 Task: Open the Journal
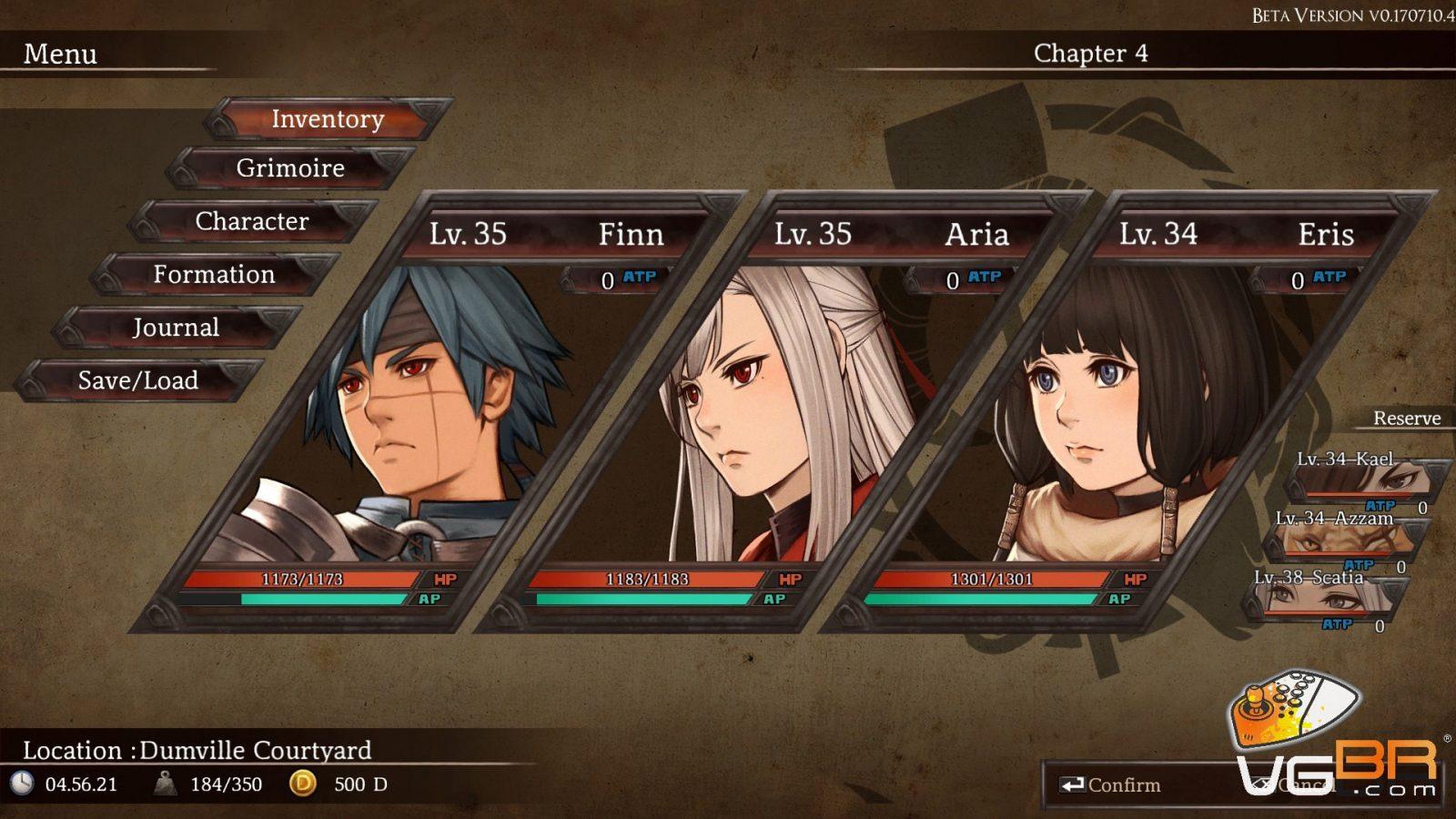(x=176, y=328)
